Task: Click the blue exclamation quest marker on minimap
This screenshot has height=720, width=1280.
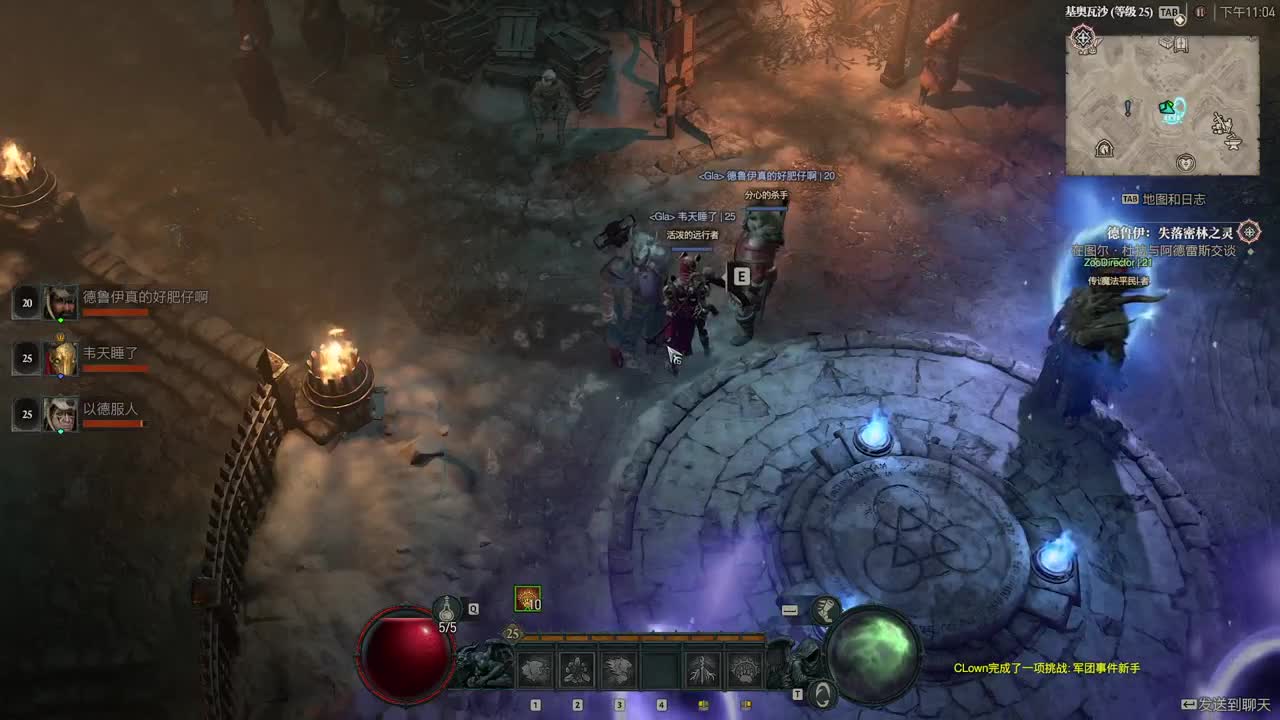Action: tap(1128, 107)
